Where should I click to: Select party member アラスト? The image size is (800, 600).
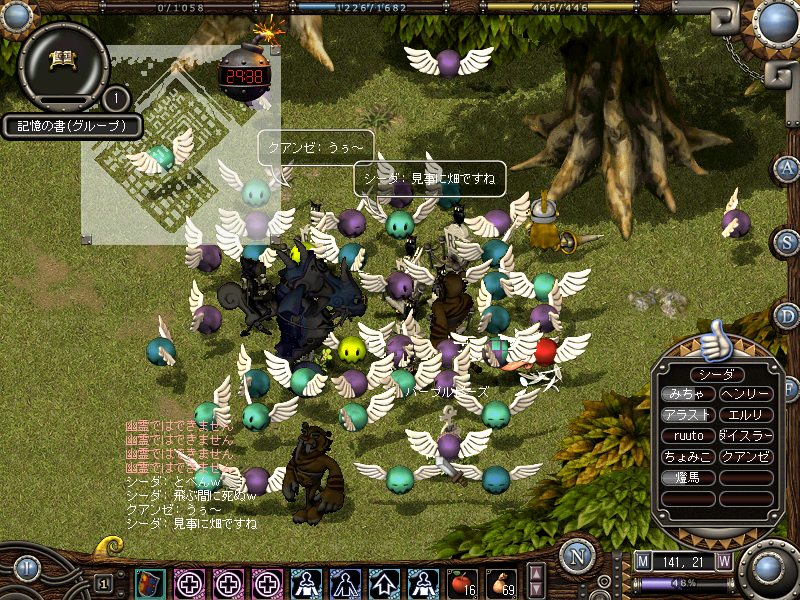(x=687, y=415)
